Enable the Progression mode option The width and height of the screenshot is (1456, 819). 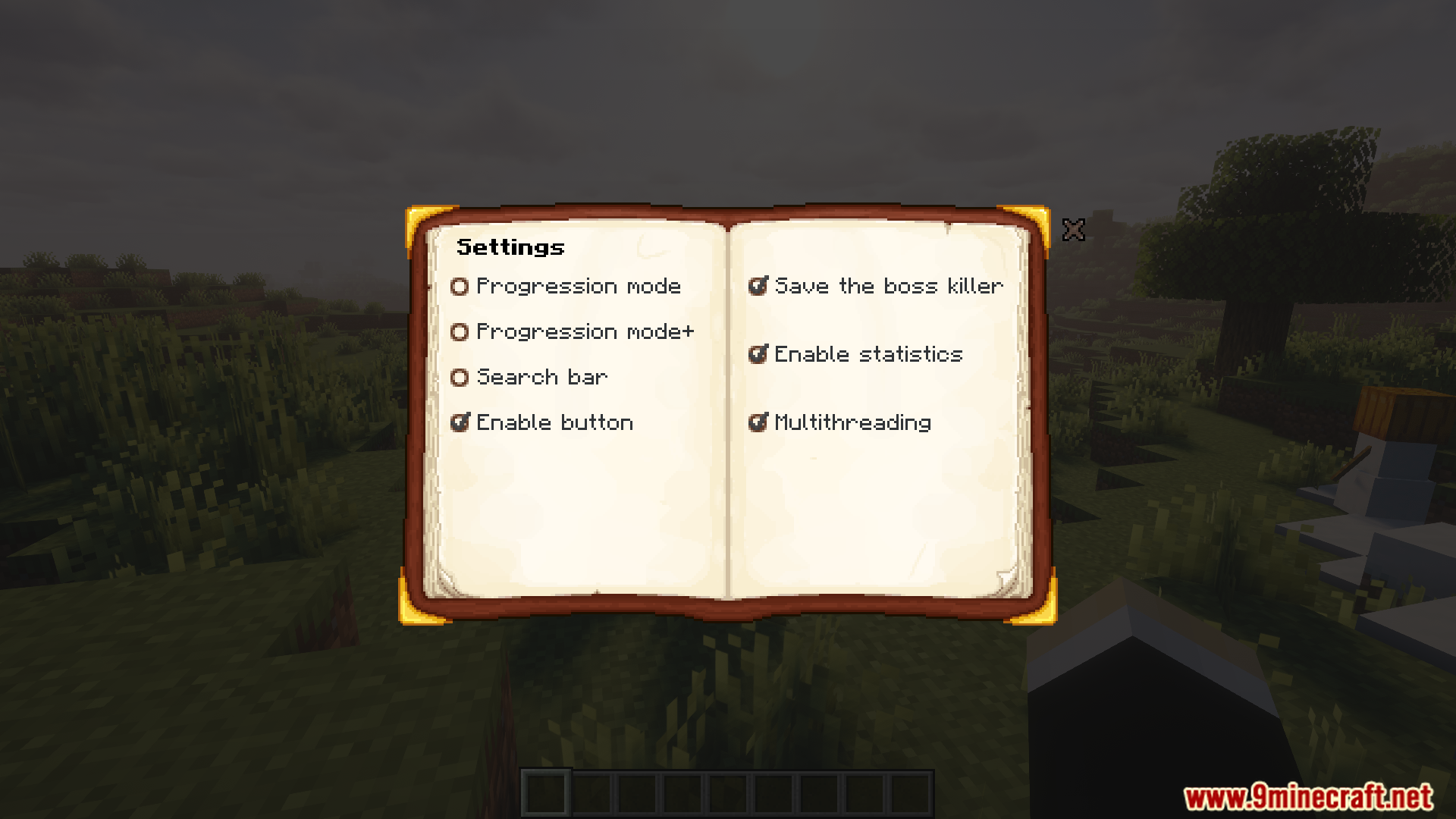tap(460, 286)
